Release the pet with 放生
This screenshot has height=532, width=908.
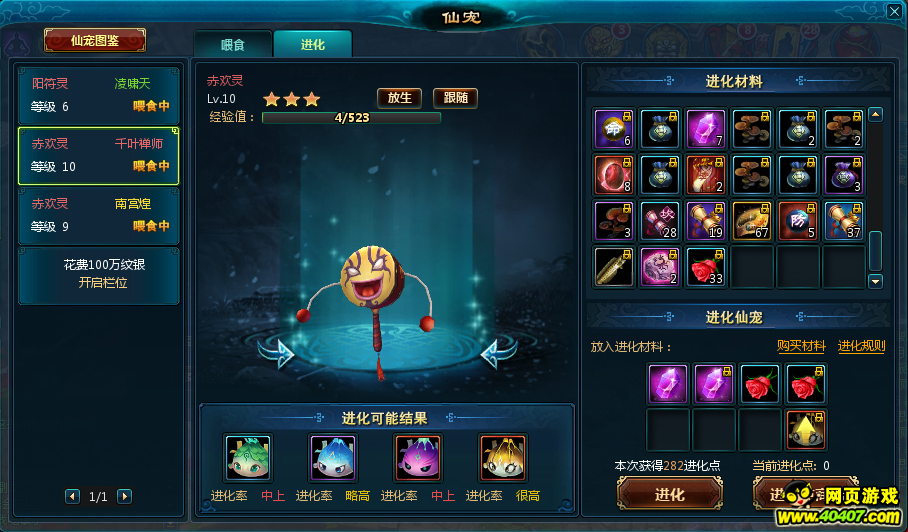pyautogui.click(x=399, y=98)
